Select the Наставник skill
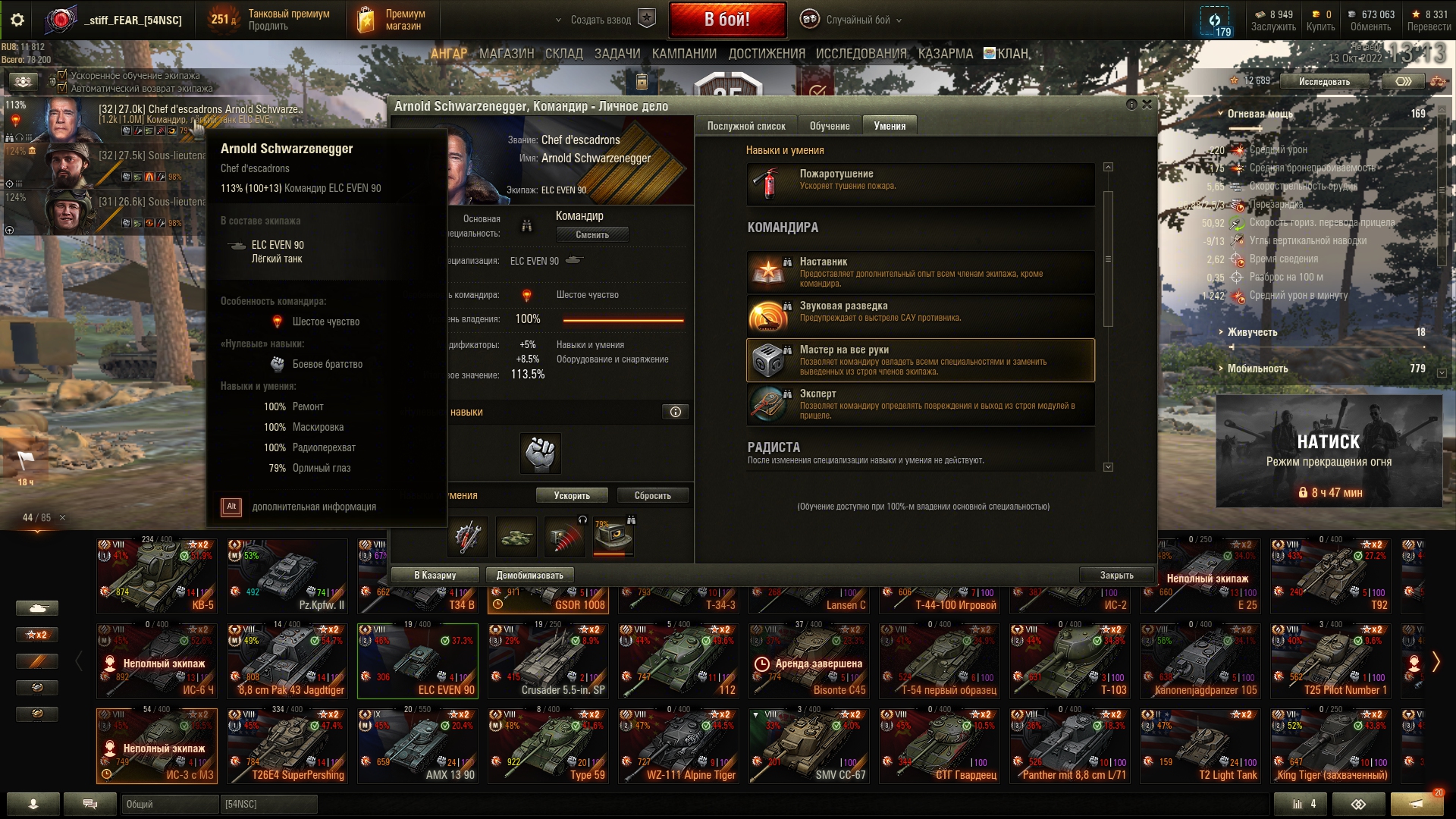 pyautogui.click(x=920, y=272)
